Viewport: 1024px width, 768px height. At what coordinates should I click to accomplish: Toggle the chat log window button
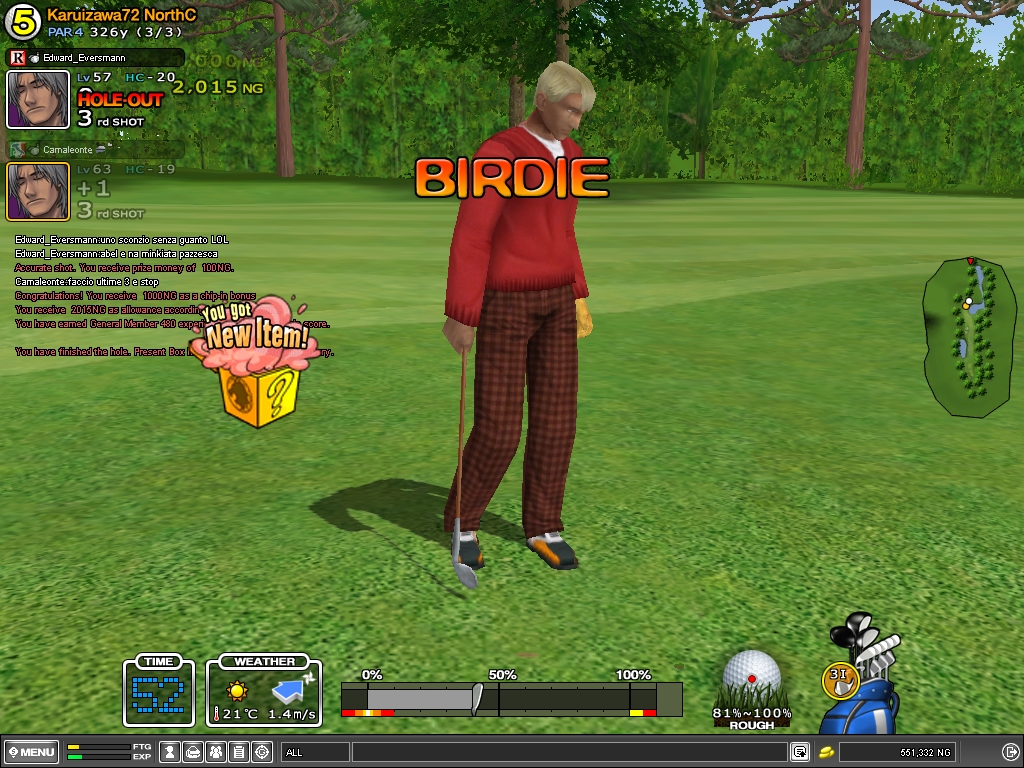tap(800, 752)
